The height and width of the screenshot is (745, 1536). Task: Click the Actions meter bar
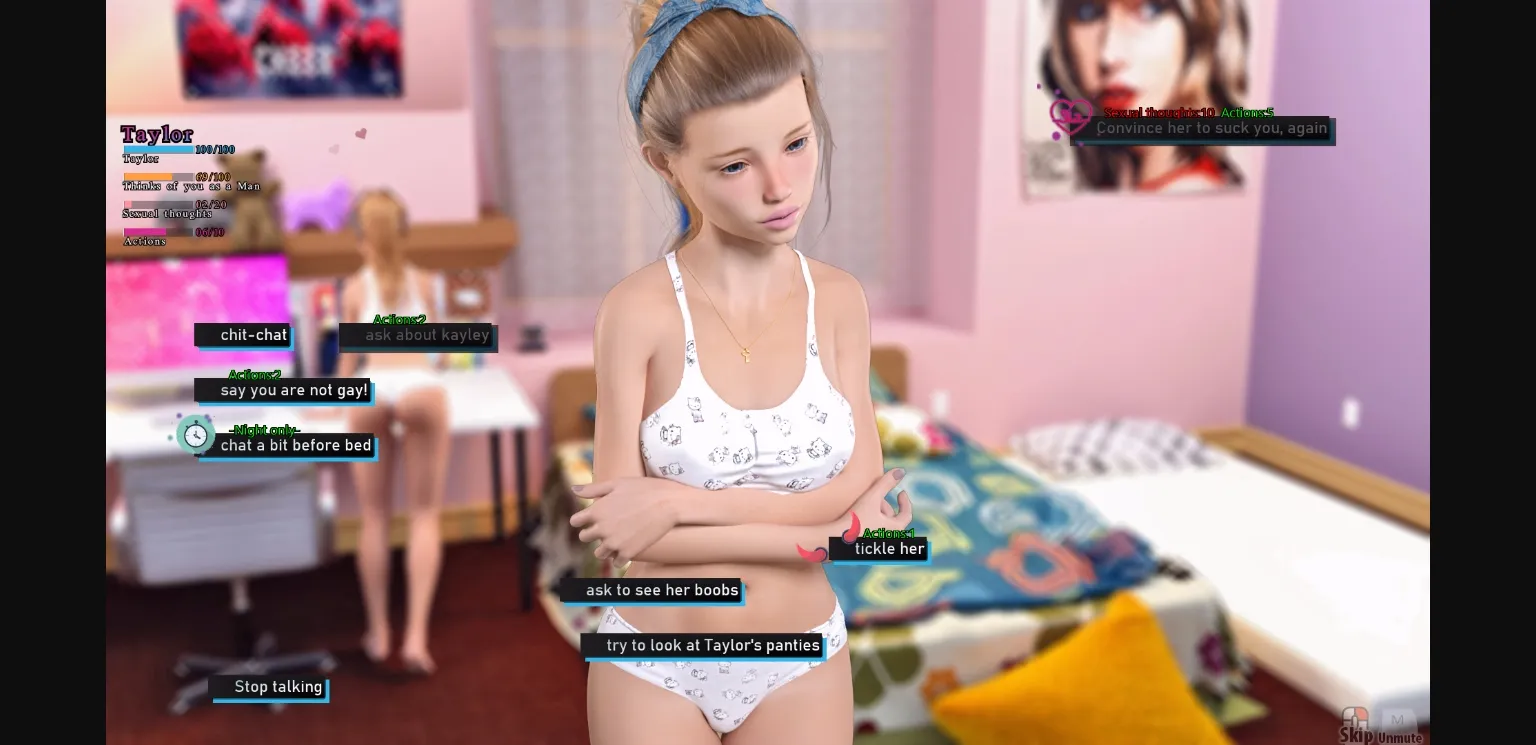[x=160, y=232]
